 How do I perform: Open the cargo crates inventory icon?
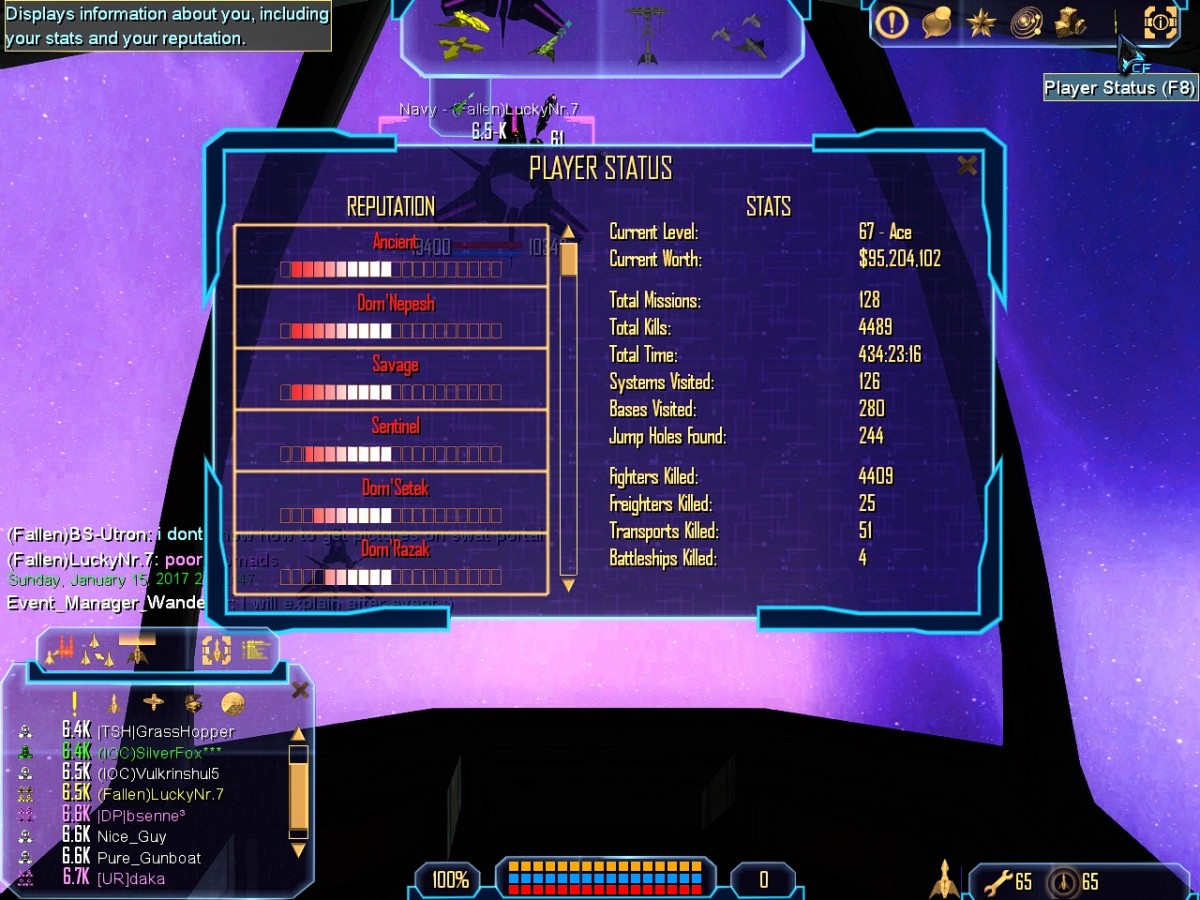tap(1071, 21)
